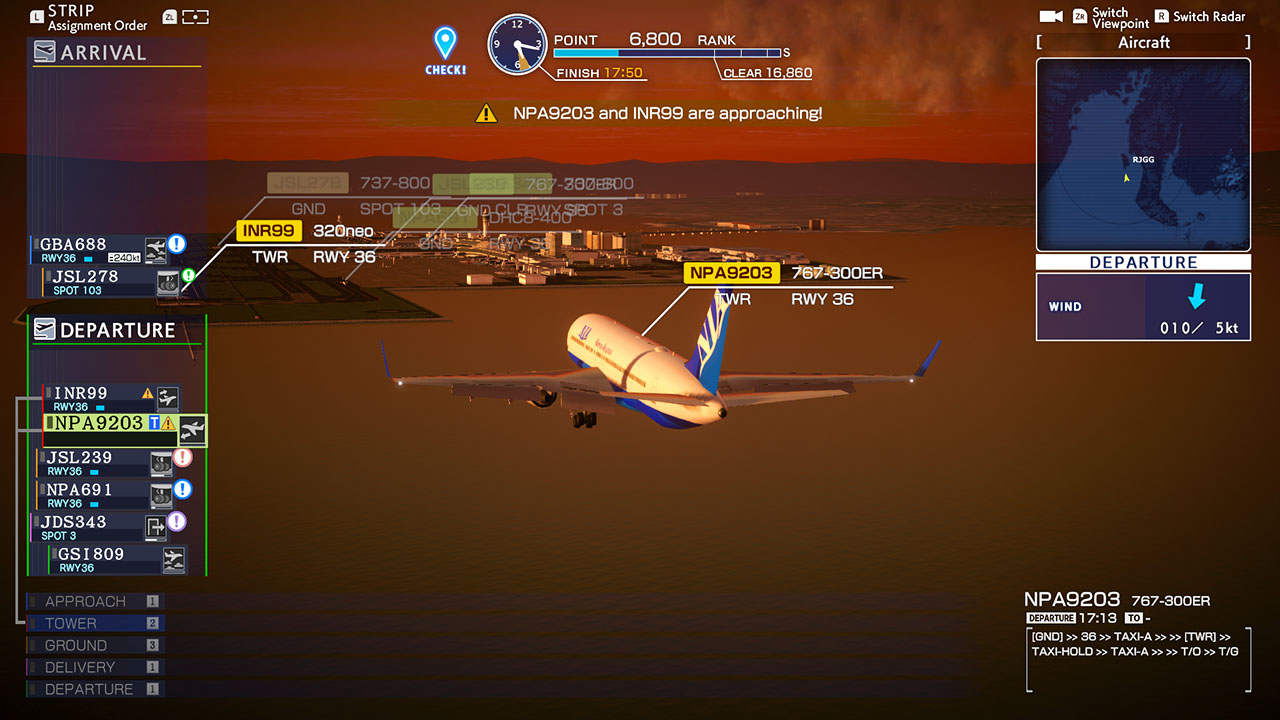Click the blue alert badge on NPA691
The image size is (1280, 720).
pos(183,488)
